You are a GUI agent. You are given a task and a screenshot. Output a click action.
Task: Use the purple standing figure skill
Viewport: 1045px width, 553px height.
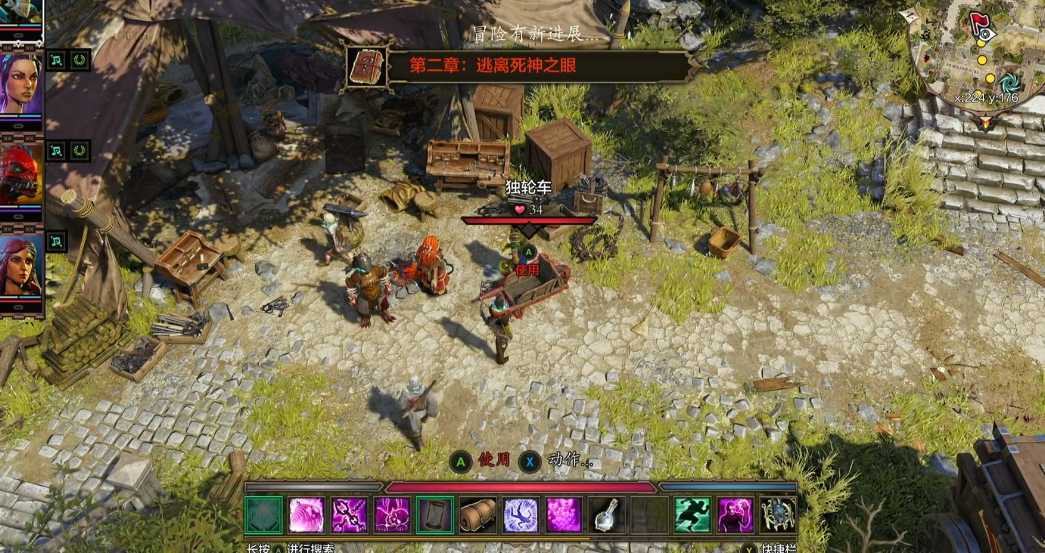[735, 515]
